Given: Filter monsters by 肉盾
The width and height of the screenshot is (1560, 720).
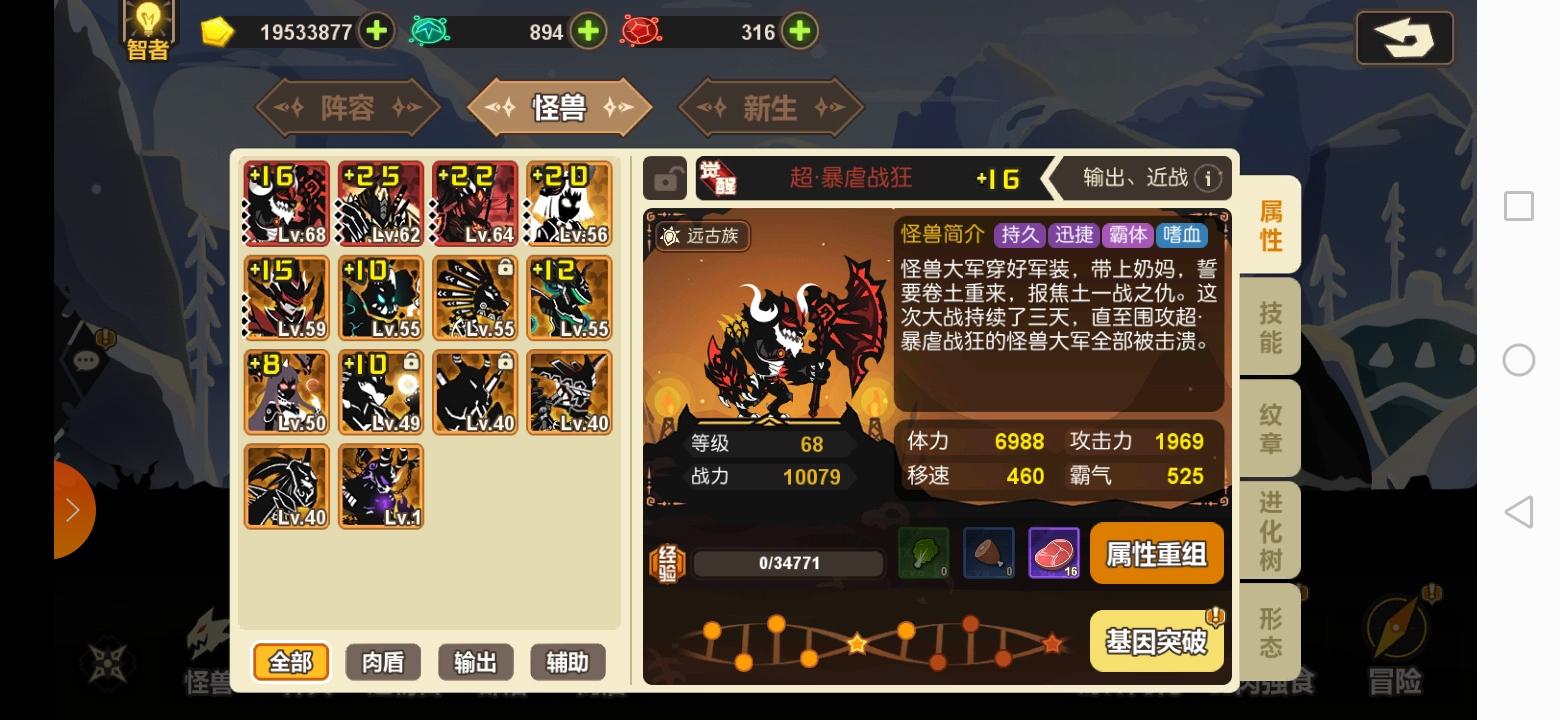Looking at the screenshot, I should [x=381, y=661].
